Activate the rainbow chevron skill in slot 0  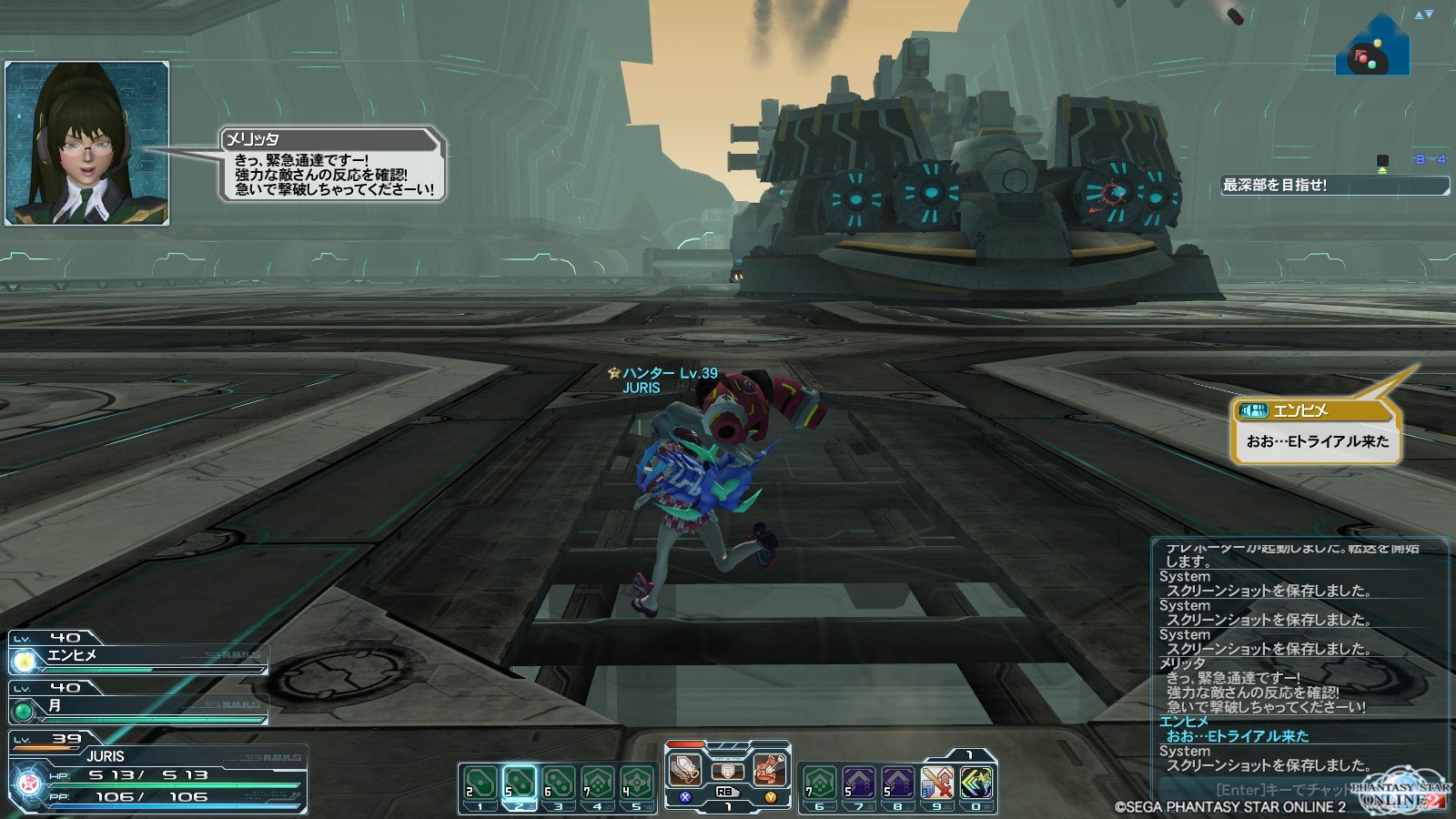tap(976, 783)
